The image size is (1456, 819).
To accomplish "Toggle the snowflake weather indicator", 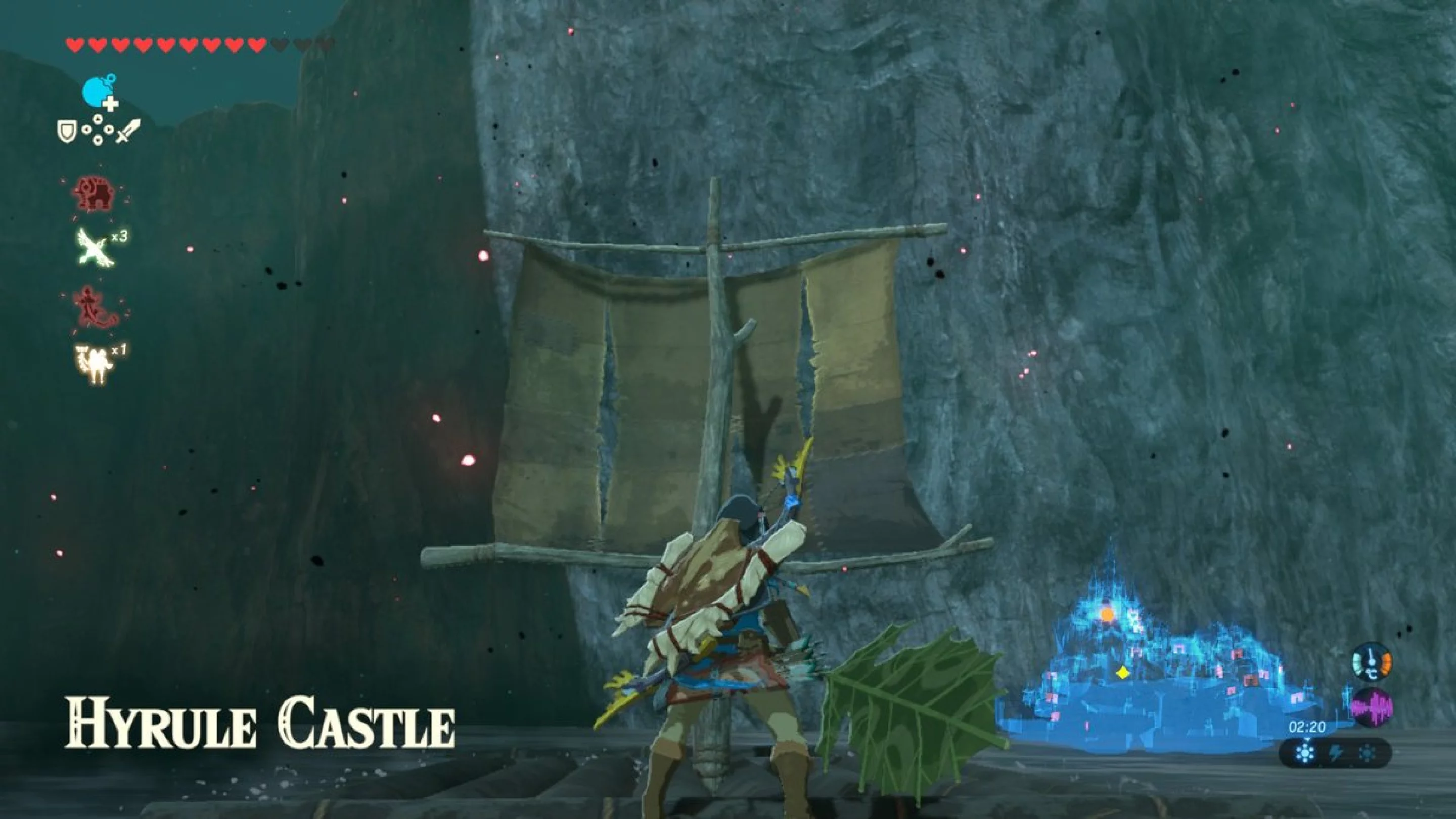I will [x=1305, y=753].
